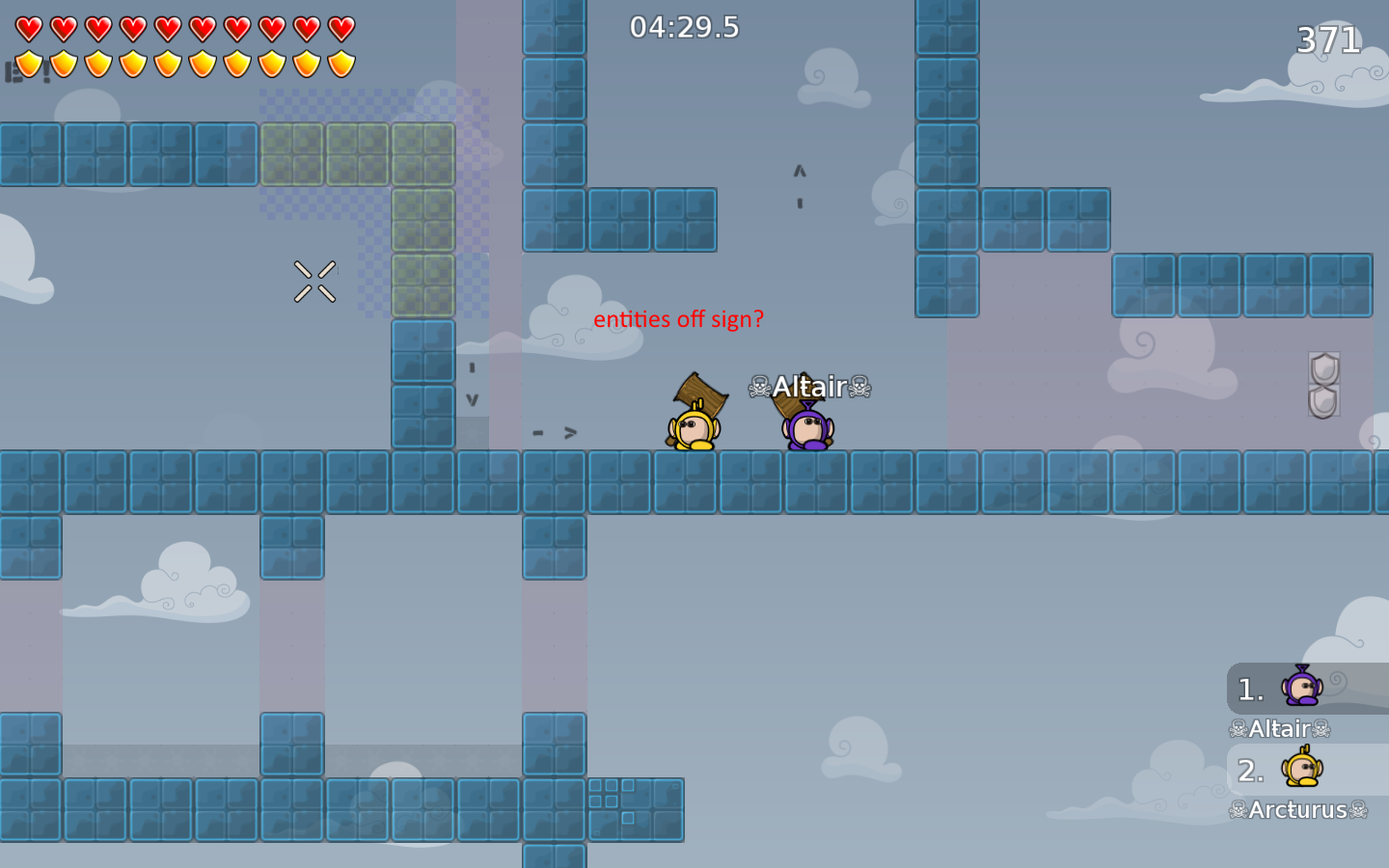Image resolution: width=1389 pixels, height=868 pixels.
Task: Click the skull icon beside Arcturus's name
Action: click(x=1239, y=810)
